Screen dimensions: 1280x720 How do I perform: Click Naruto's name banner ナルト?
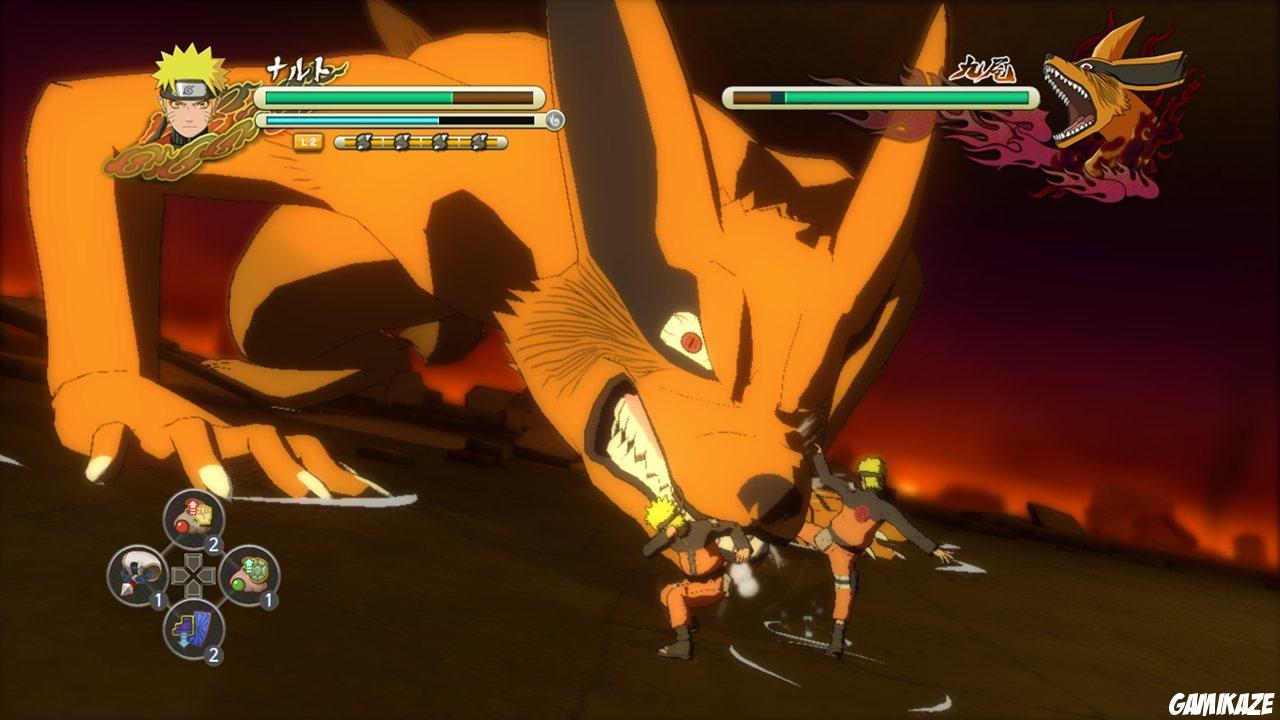[303, 66]
